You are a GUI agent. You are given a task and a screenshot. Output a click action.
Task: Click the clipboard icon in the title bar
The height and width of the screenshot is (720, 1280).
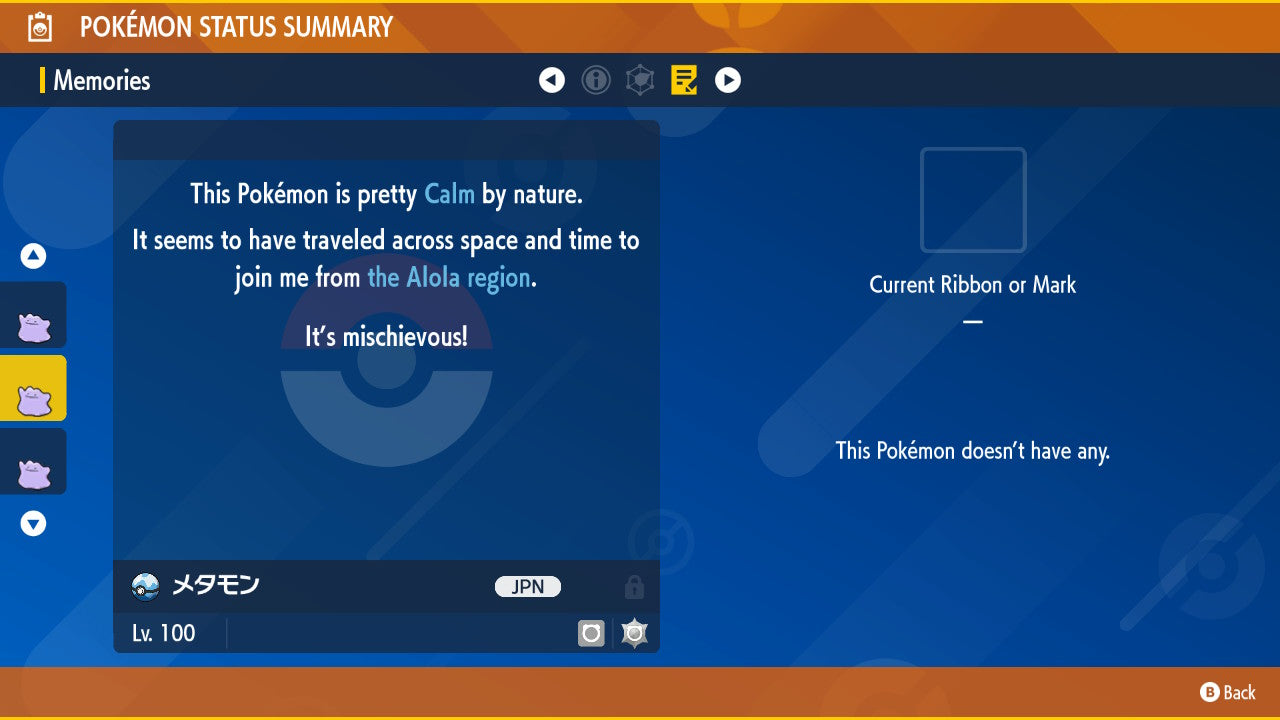coord(38,27)
